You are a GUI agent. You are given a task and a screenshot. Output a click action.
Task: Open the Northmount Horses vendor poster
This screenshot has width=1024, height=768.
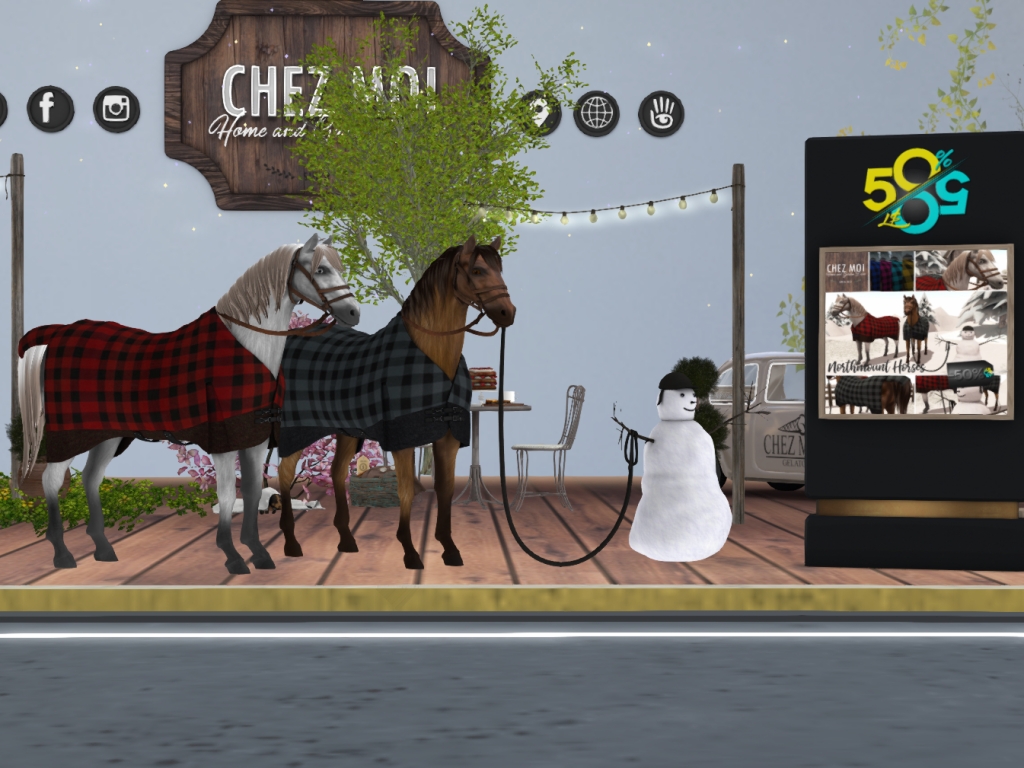click(916, 331)
